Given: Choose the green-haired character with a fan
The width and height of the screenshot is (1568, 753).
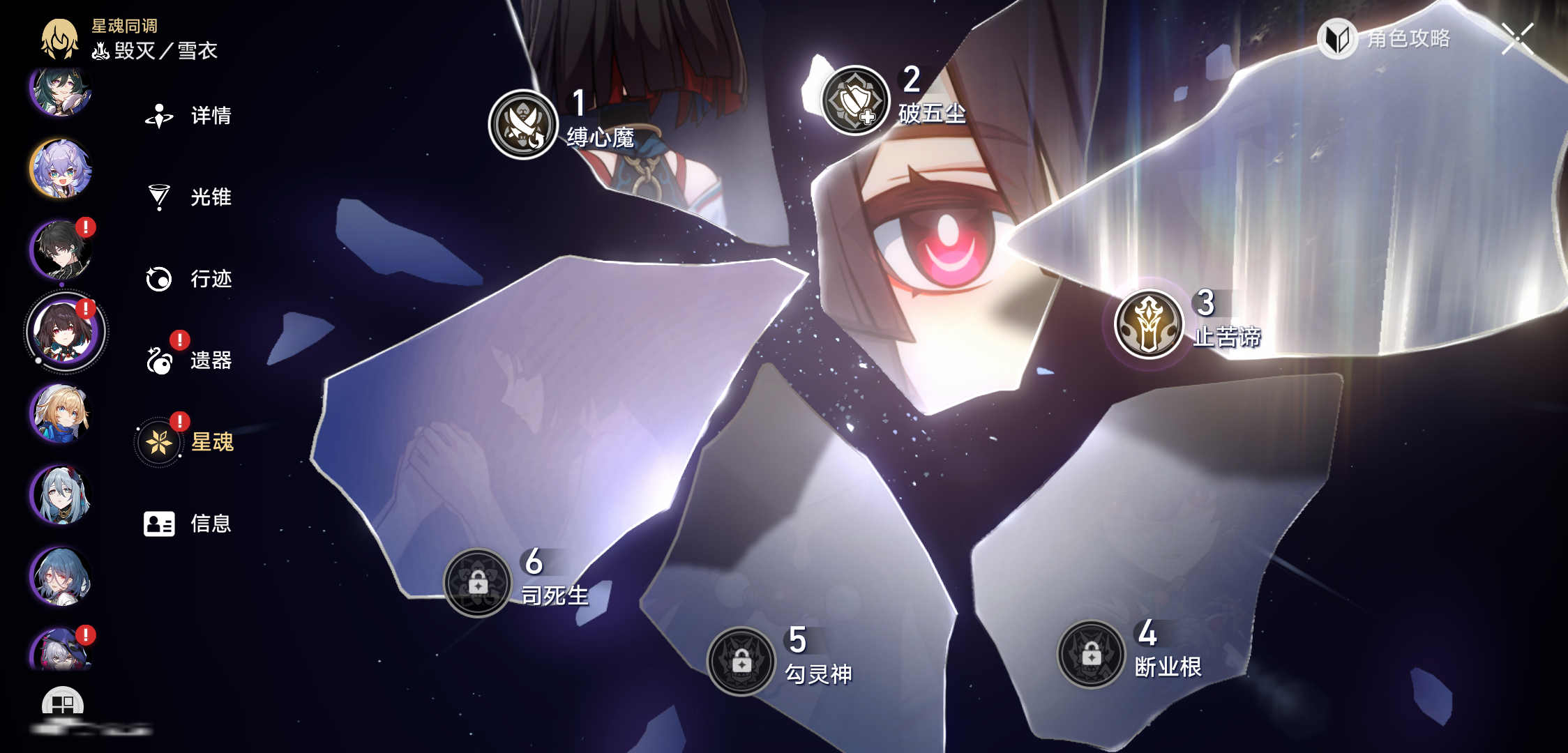Looking at the screenshot, I should (61, 91).
